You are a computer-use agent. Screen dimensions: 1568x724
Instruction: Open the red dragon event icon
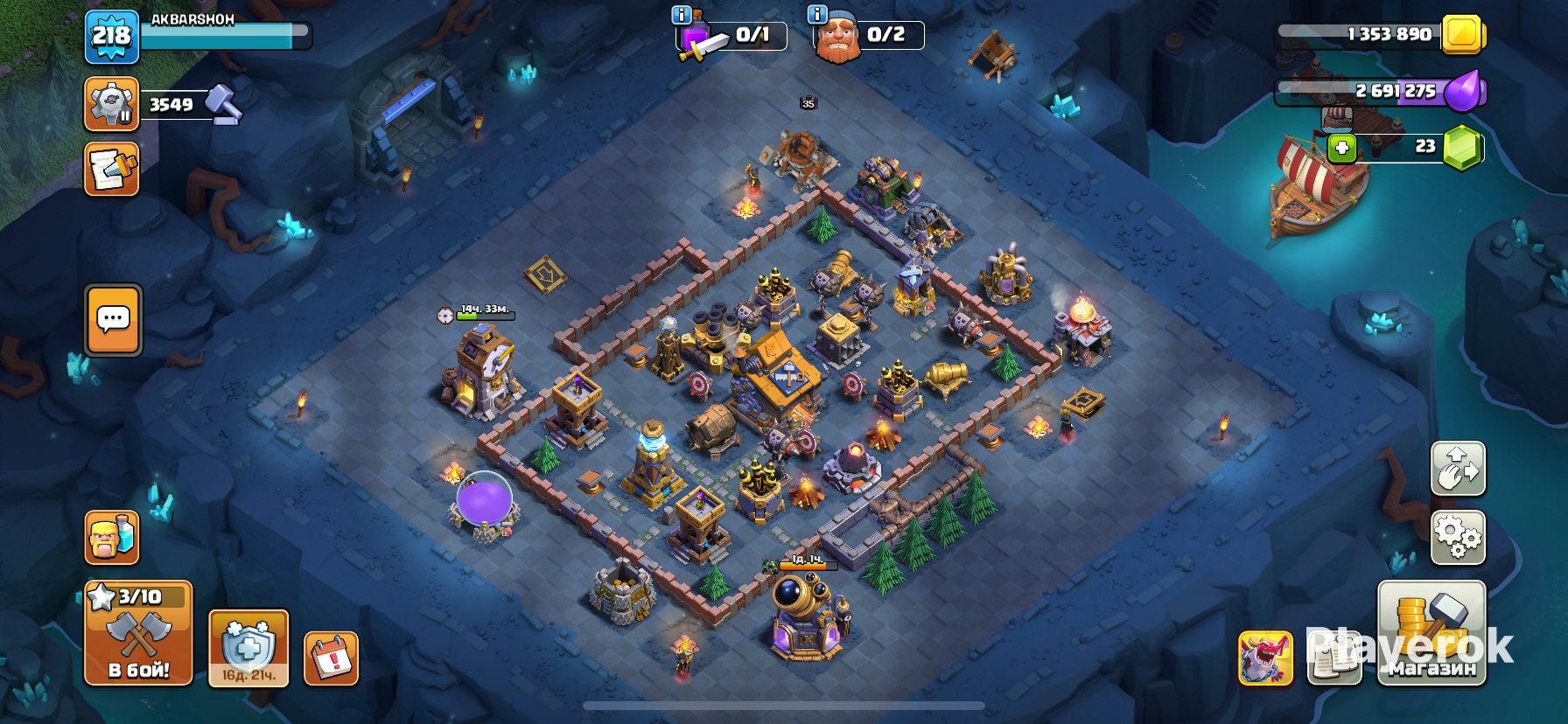pyautogui.click(x=1265, y=658)
